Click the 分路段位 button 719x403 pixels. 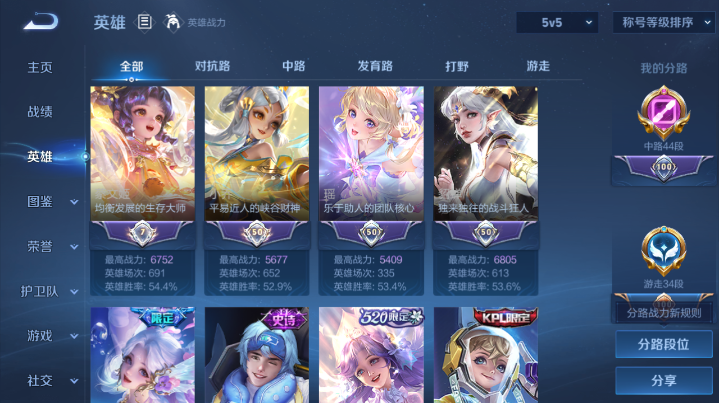(663, 344)
